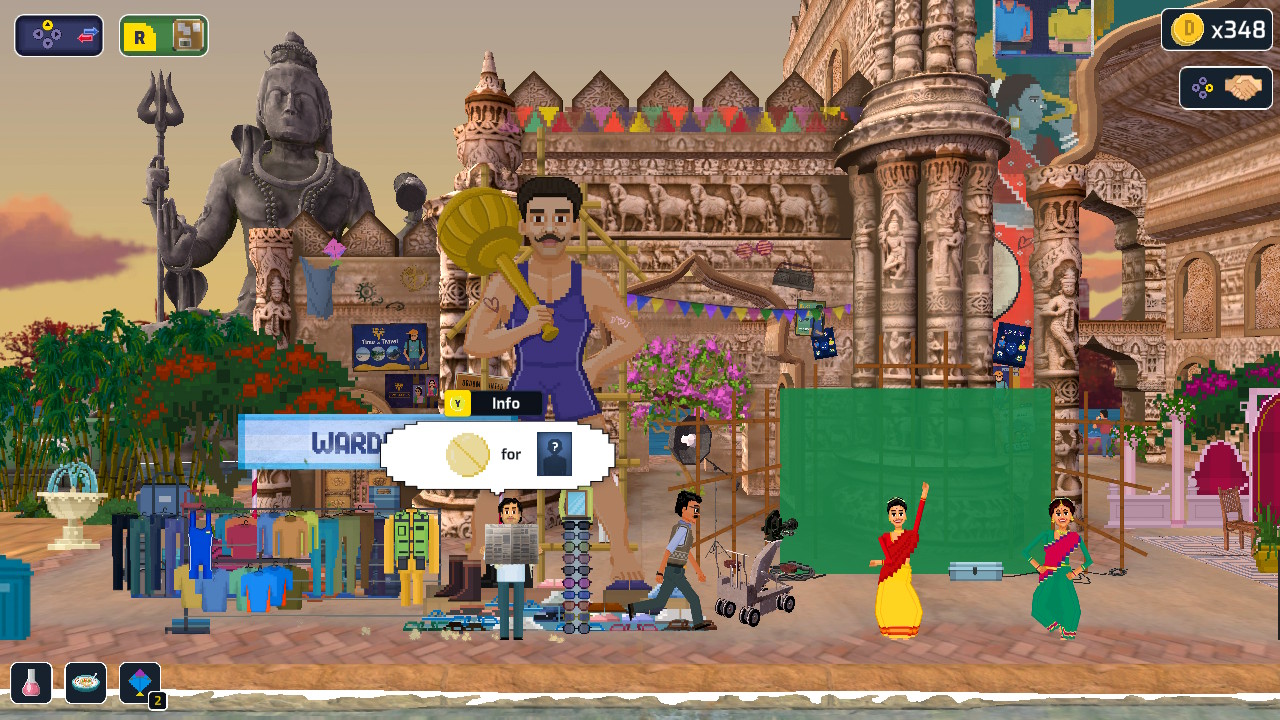Select the noodle bowl inventory item
Image resolution: width=1280 pixels, height=720 pixels.
tap(85, 683)
